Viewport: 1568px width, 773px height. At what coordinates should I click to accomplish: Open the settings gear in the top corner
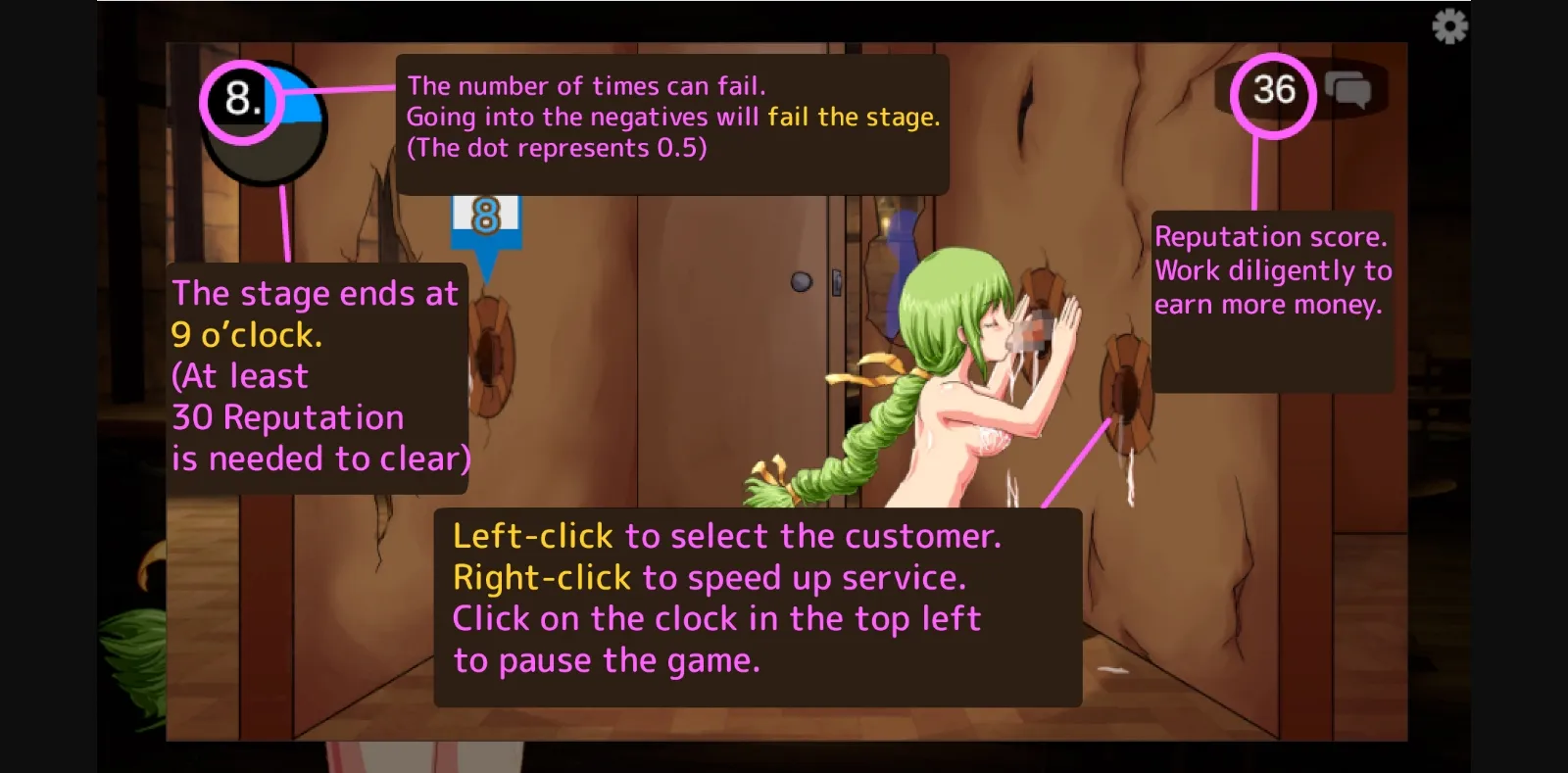coord(1447,25)
